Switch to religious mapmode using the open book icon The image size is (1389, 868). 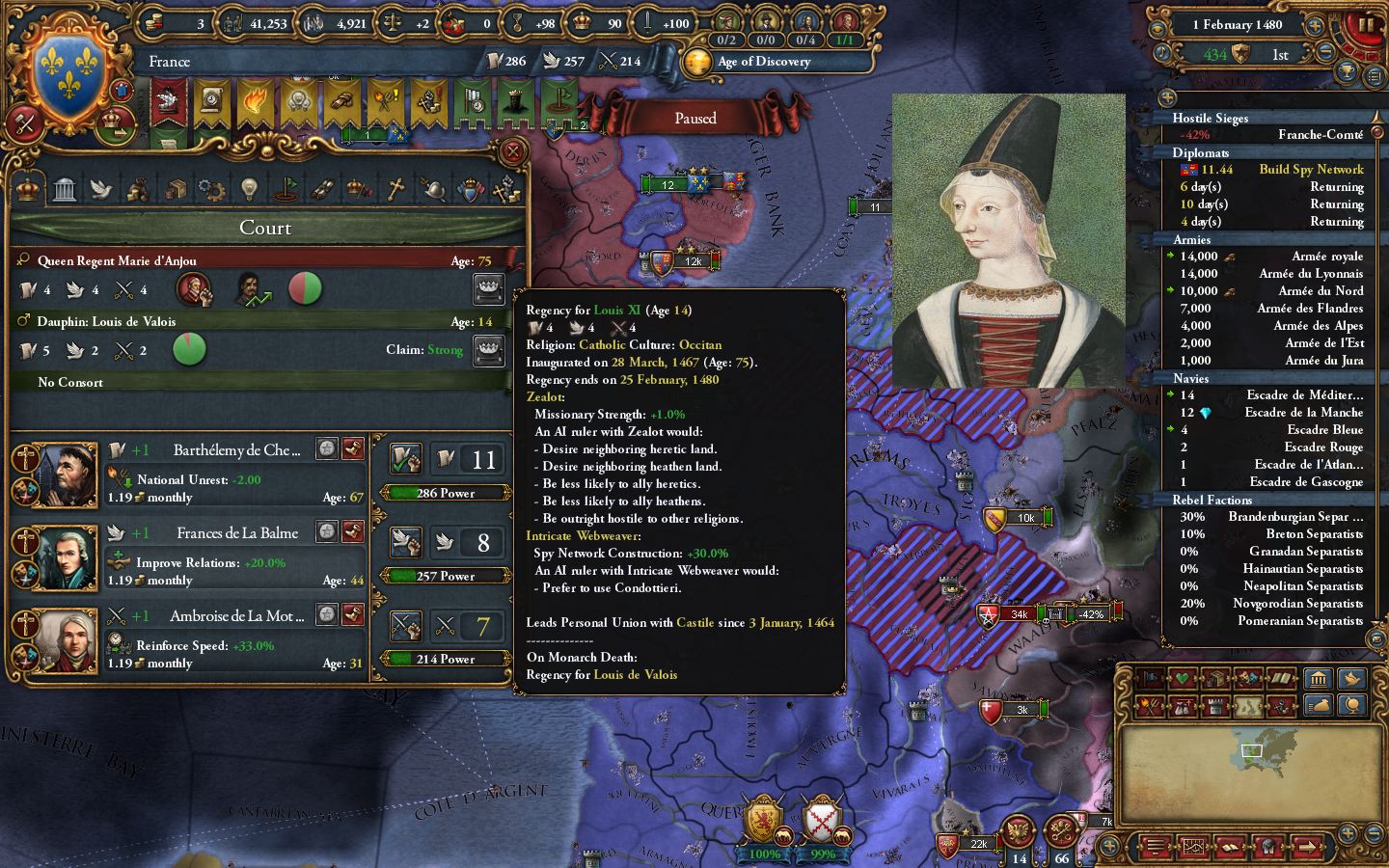point(1279,678)
